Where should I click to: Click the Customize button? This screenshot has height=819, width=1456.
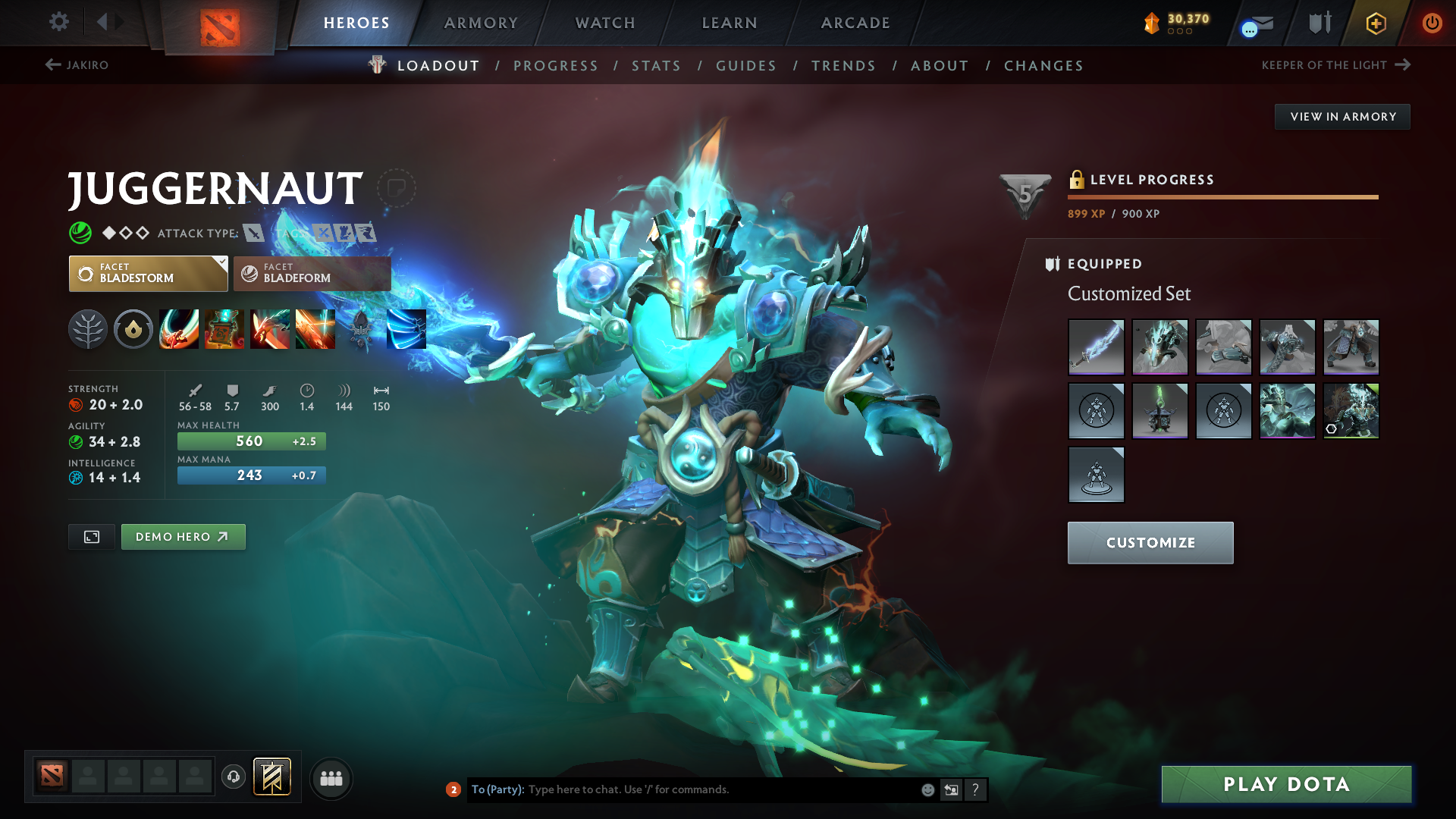(1150, 542)
